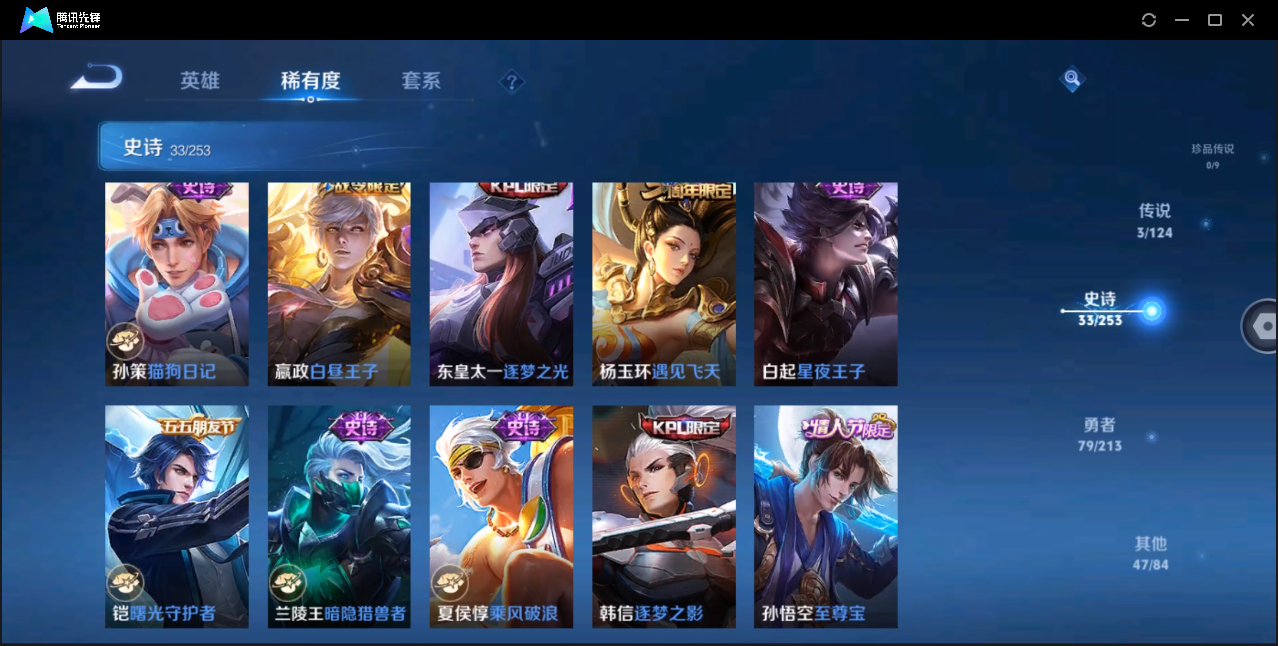Open the 东皇太一 逐梦之光 skin card
Image resolution: width=1278 pixels, height=646 pixels.
pyautogui.click(x=501, y=284)
